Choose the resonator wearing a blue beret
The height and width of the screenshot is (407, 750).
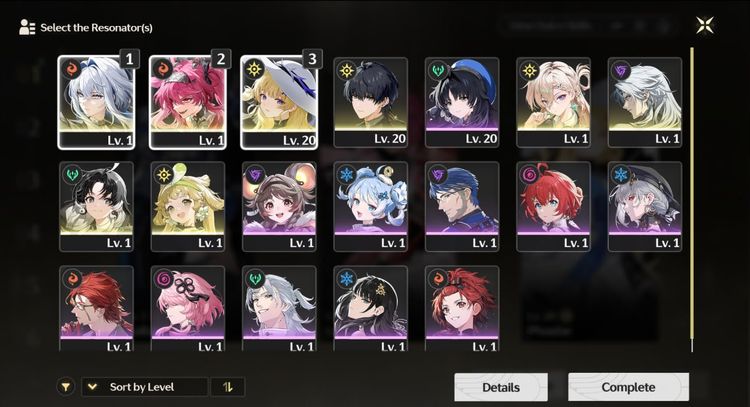(x=462, y=102)
